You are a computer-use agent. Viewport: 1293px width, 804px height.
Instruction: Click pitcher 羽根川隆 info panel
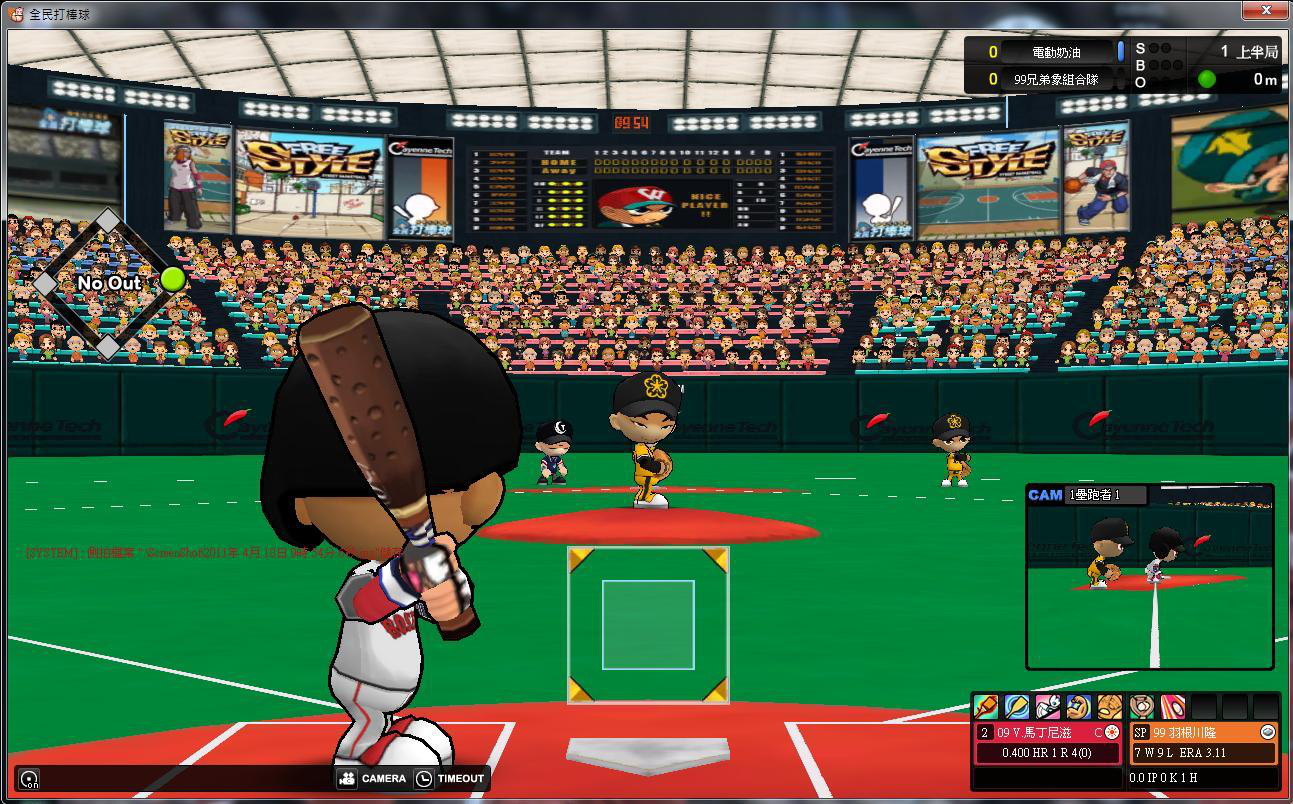(1203, 742)
